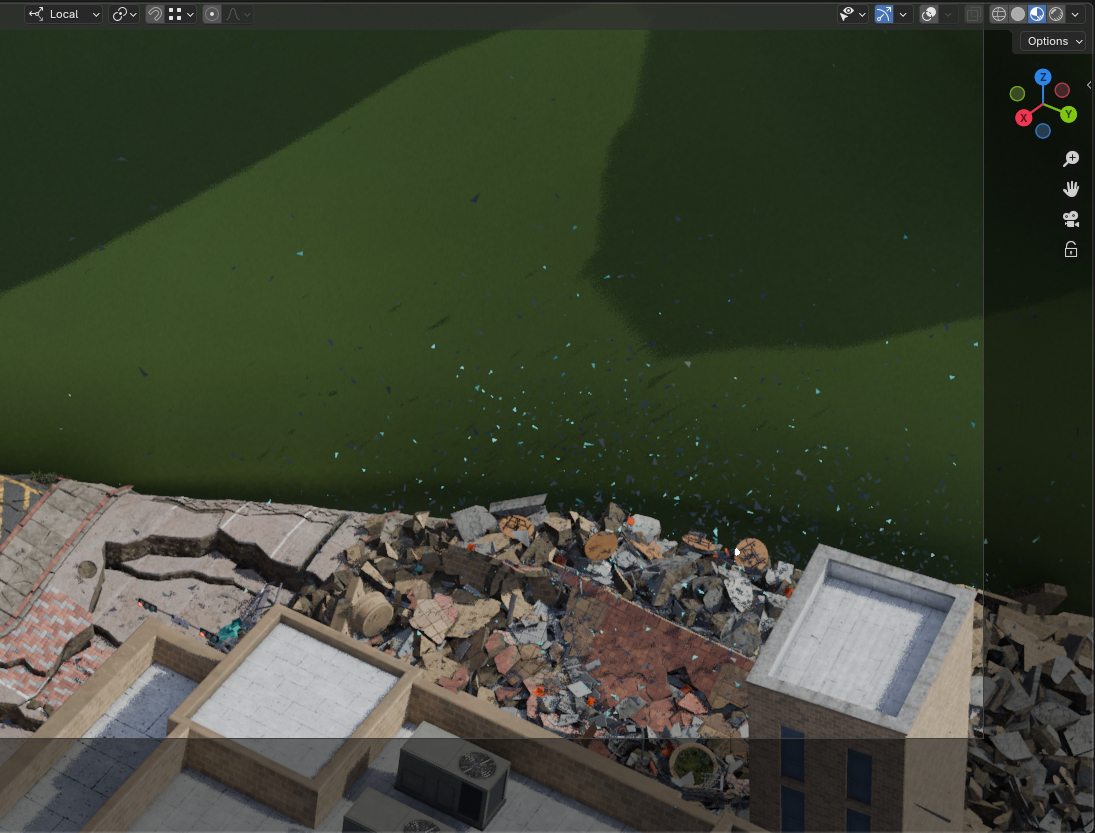
Task: Open the pivot point dropdown
Action: (x=124, y=14)
